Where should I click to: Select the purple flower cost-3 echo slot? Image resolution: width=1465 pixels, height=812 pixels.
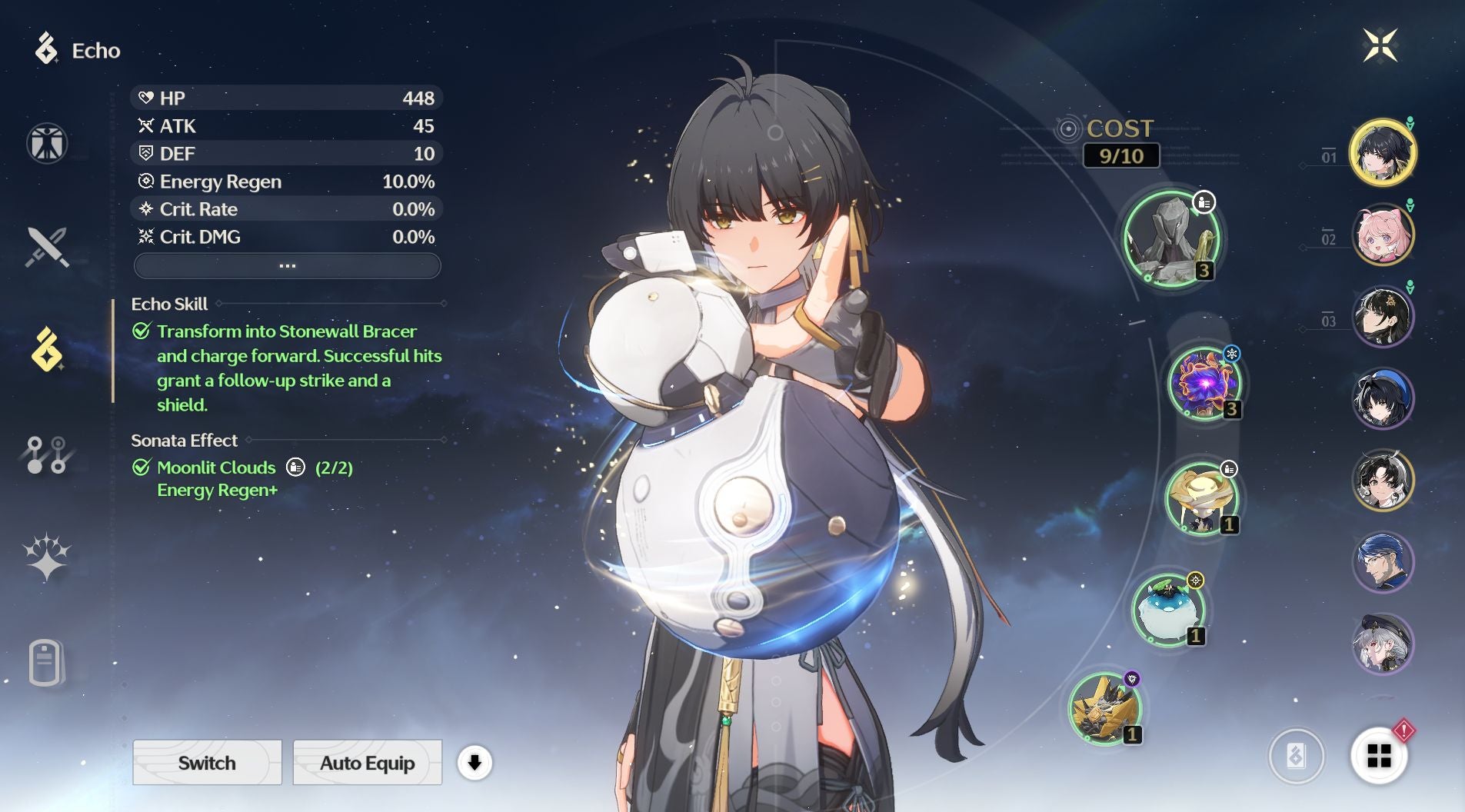tap(1204, 383)
